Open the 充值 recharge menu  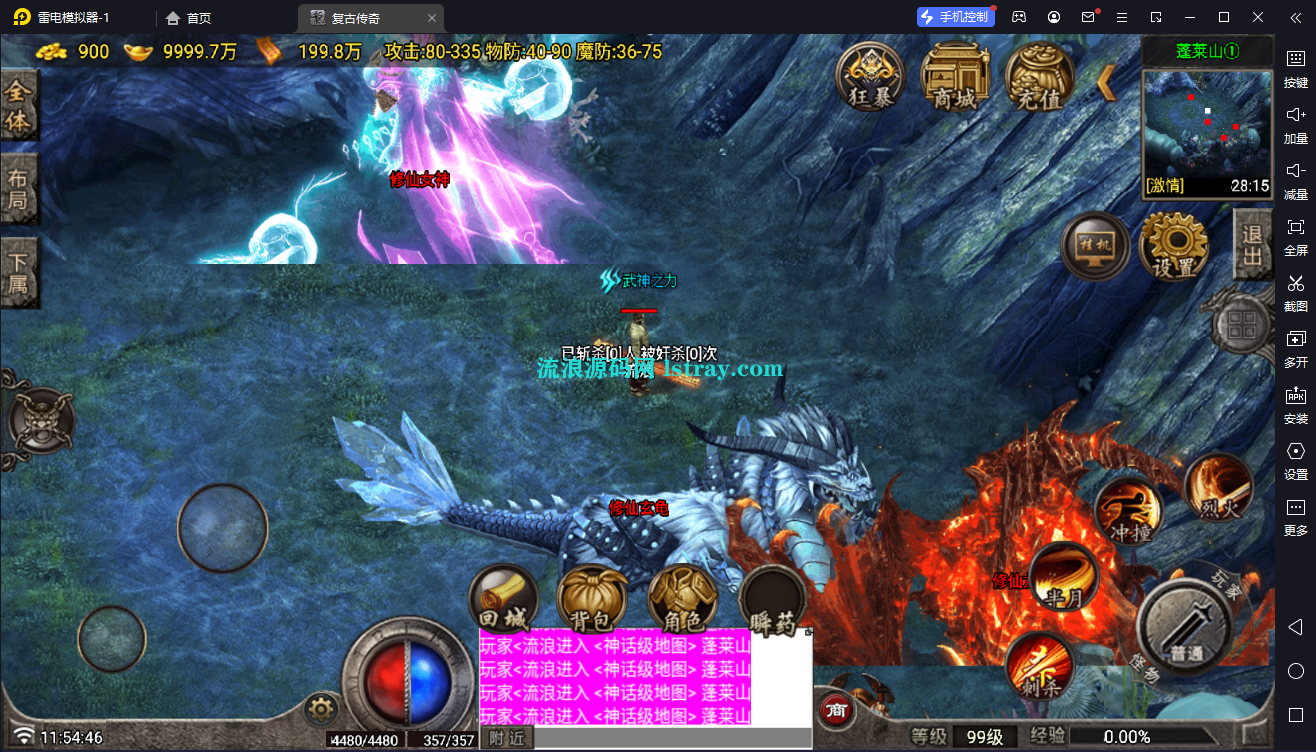(x=1039, y=76)
